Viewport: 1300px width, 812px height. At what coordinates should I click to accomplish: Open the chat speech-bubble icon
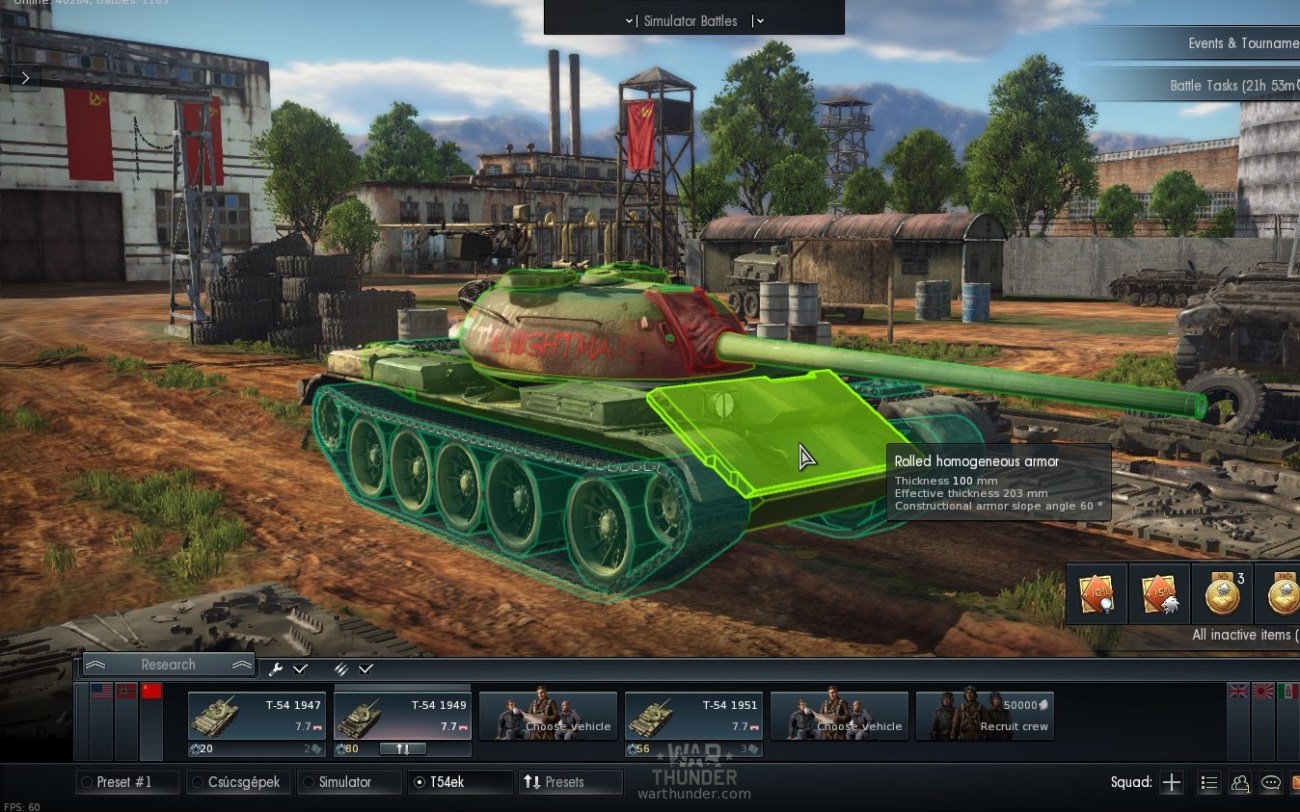point(1271,783)
